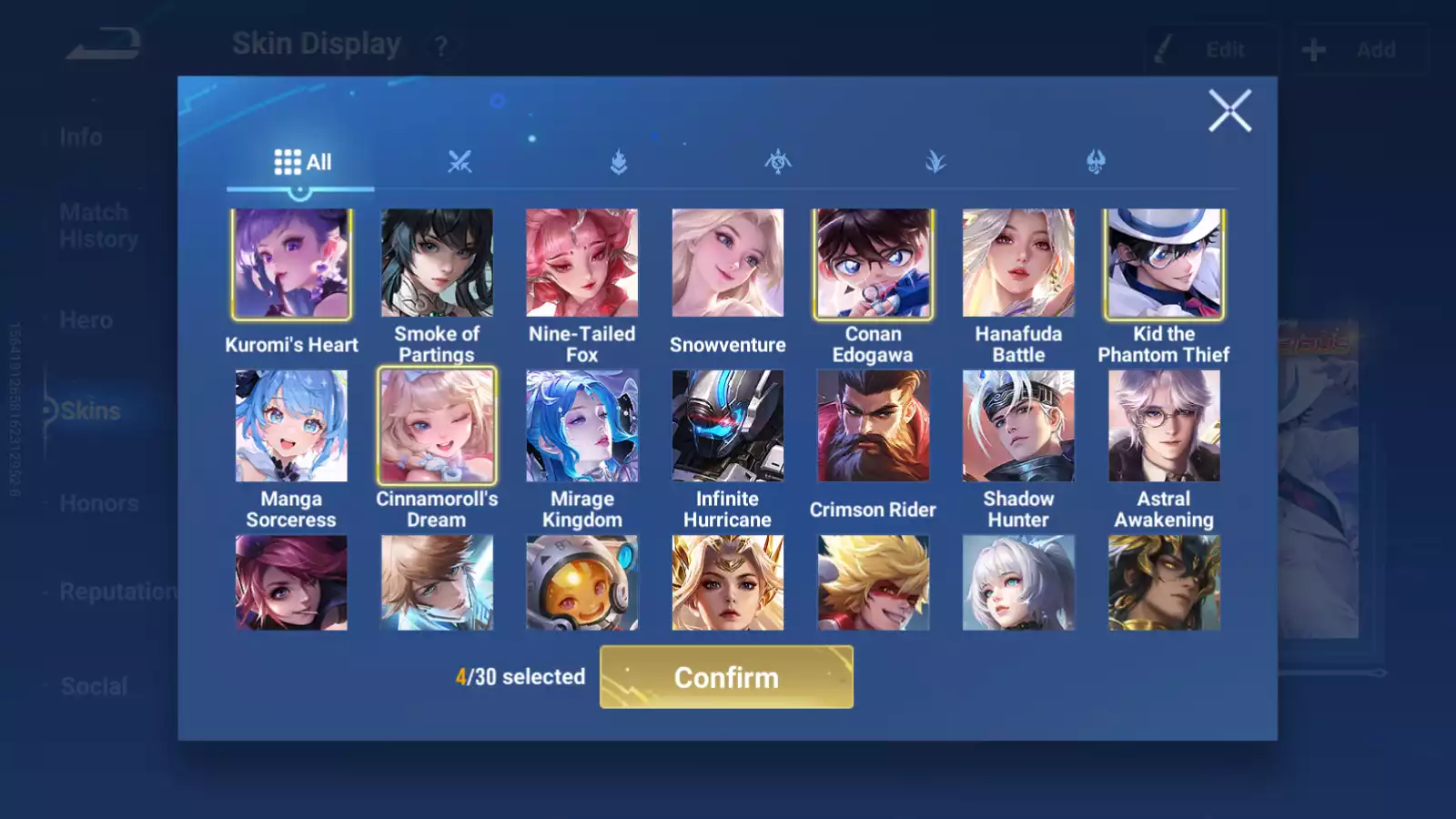Pick the Nine-Tailed Fox skin
The image size is (1456, 819).
pyautogui.click(x=582, y=264)
